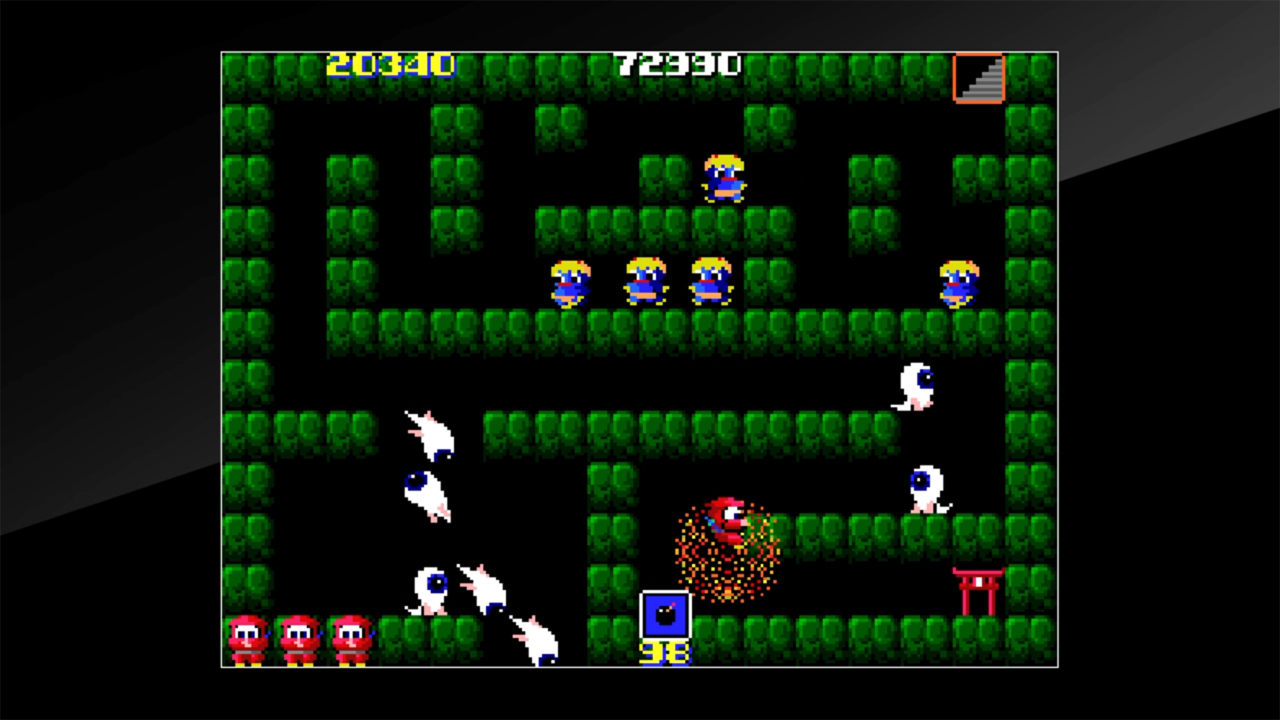Click the bomb pickup in the blue square
Screen dimensions: 1280x720
click(x=664, y=615)
